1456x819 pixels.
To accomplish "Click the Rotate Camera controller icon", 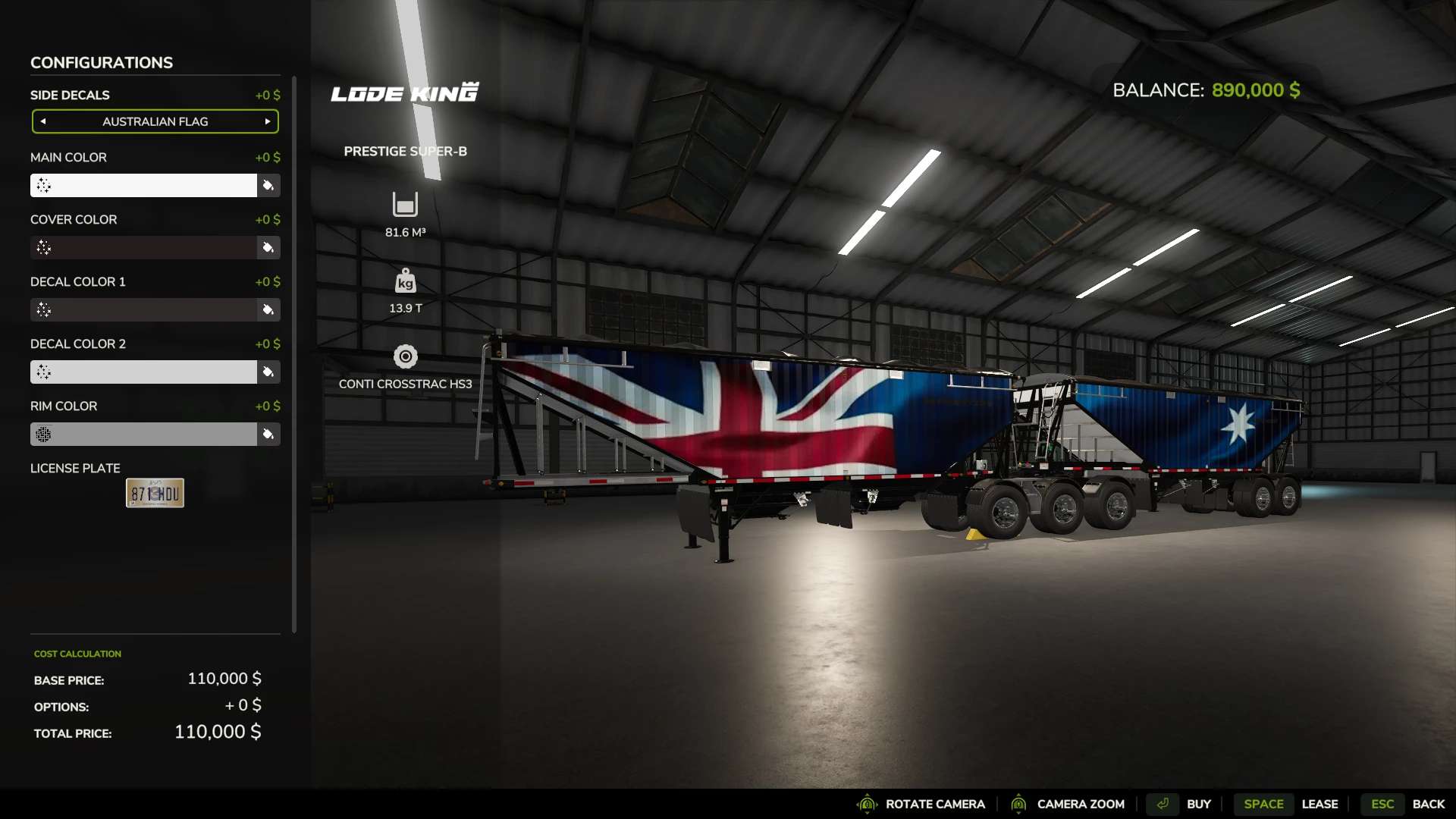I will [867, 804].
